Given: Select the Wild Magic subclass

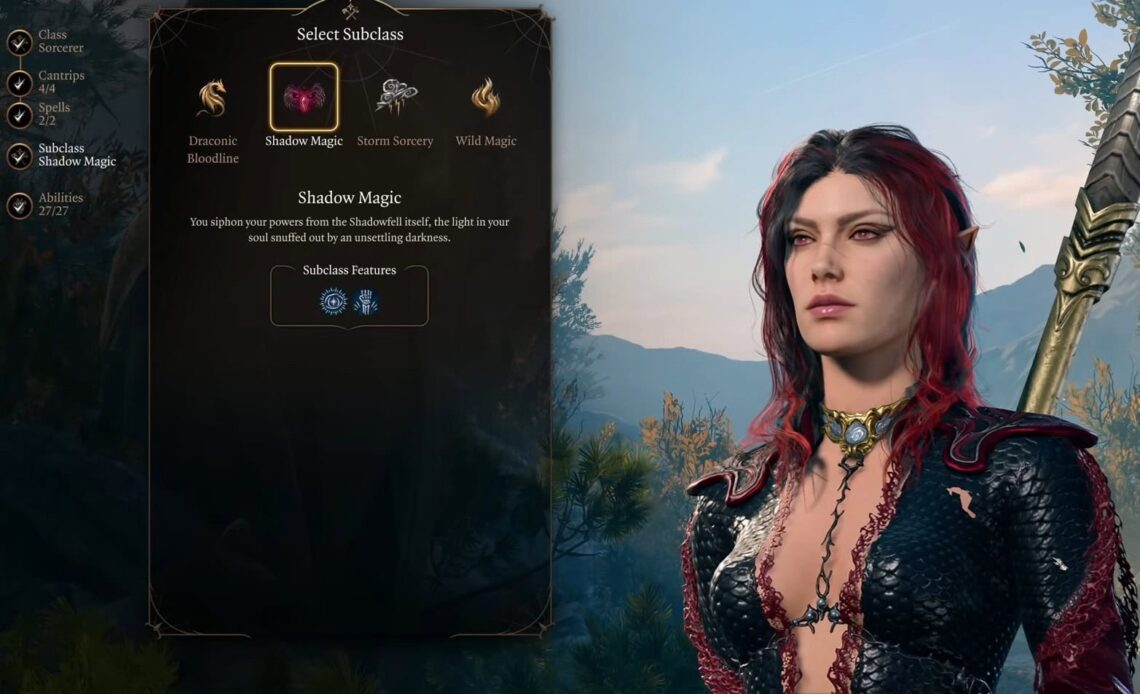Looking at the screenshot, I should click(x=486, y=98).
